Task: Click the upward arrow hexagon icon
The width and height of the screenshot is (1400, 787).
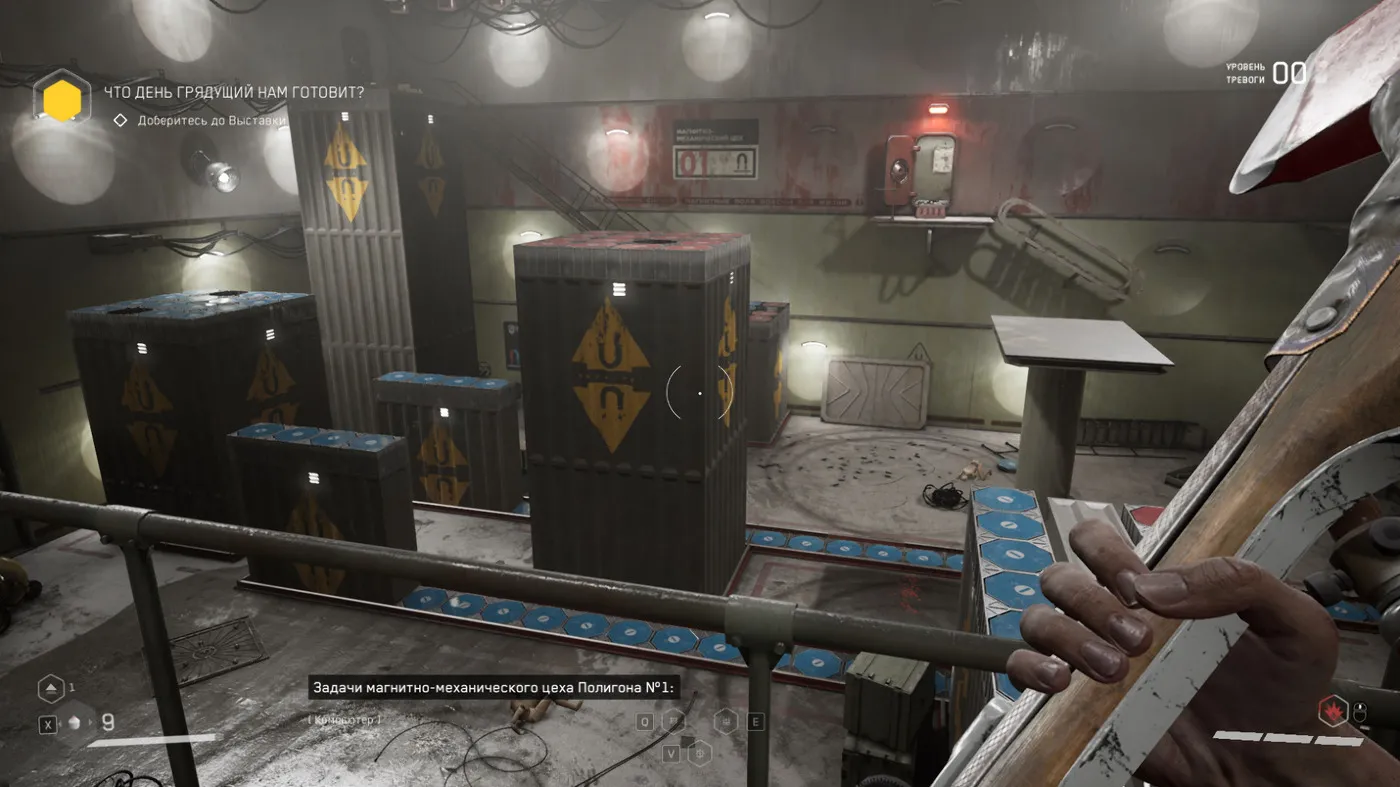Action: tap(51, 689)
